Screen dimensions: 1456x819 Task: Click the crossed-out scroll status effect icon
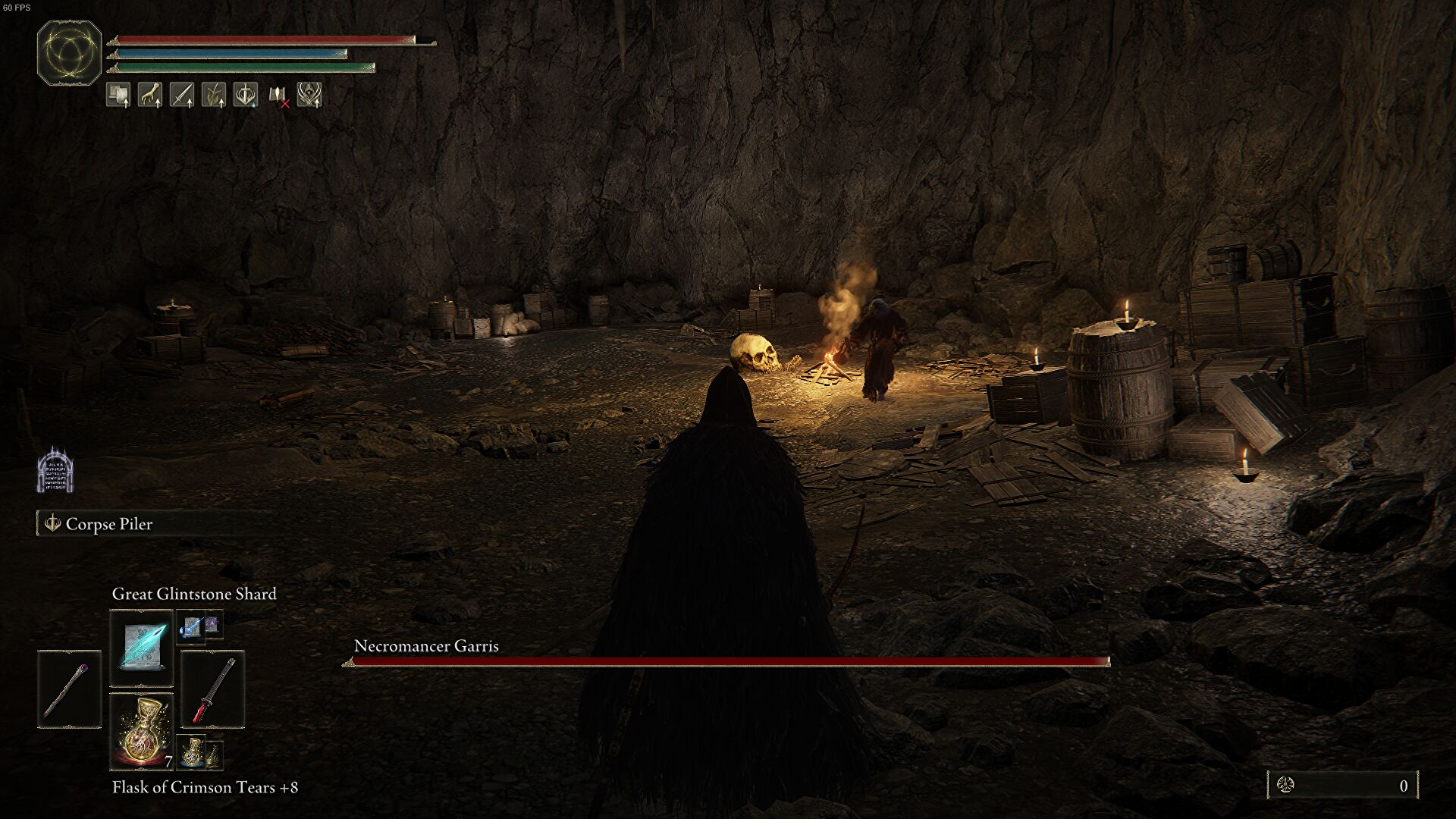pyautogui.click(x=278, y=96)
